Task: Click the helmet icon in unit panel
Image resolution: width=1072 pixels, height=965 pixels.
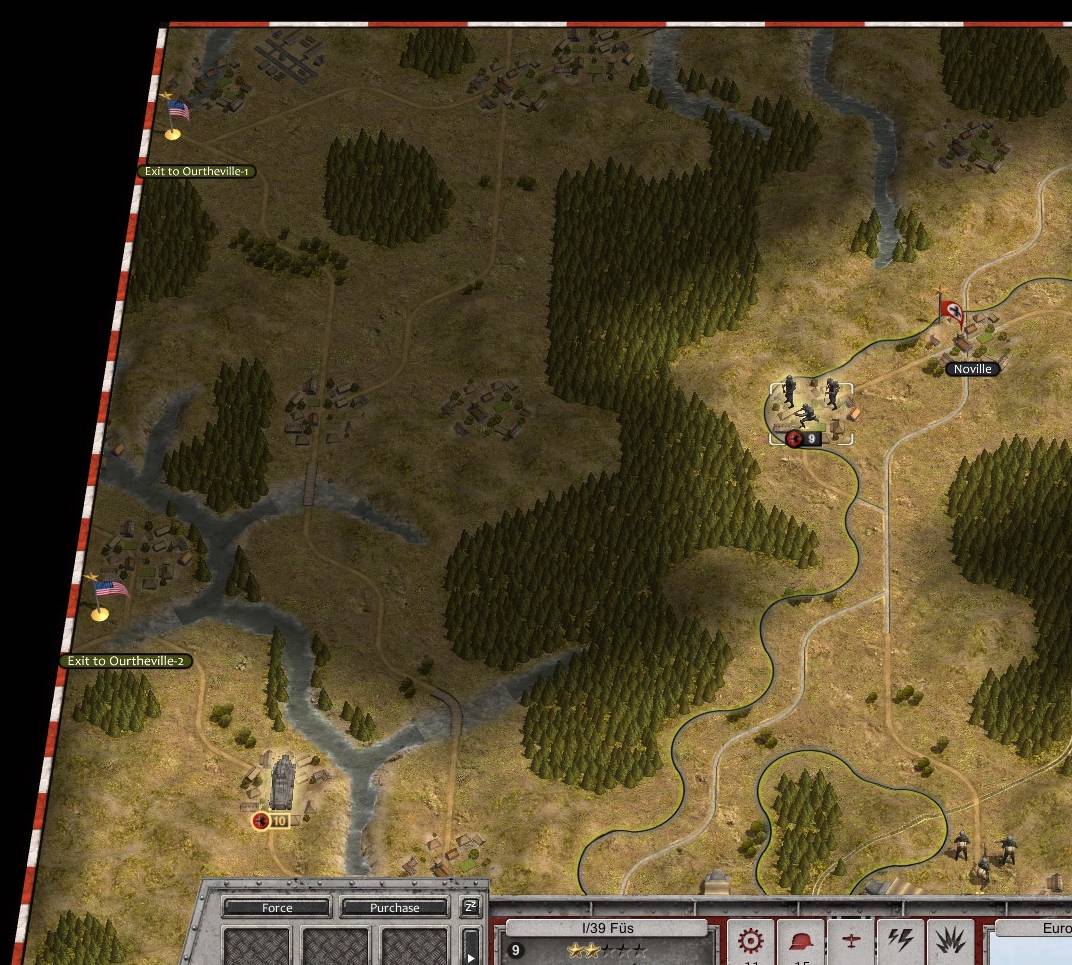Action: click(801, 942)
